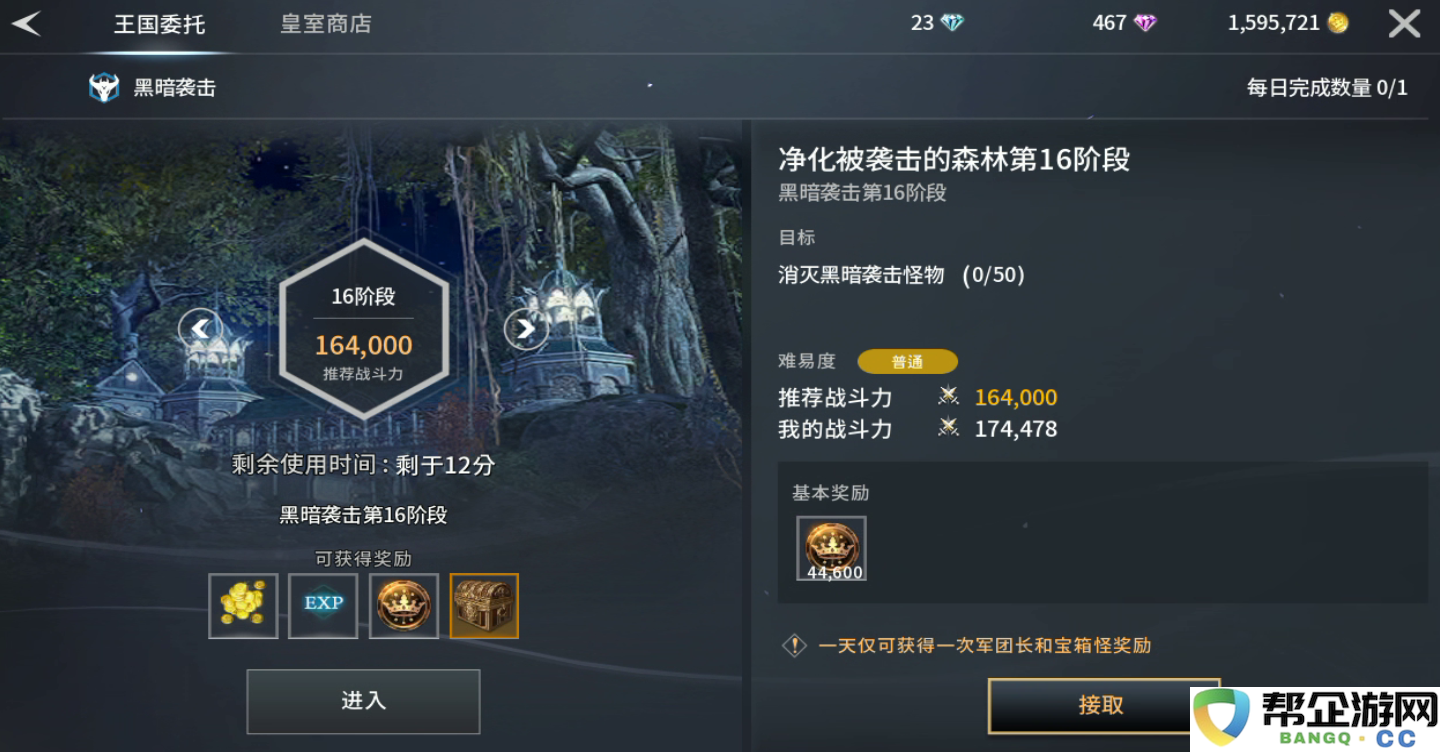This screenshot has width=1440, height=752.
Task: Select the crown coin reward icon
Action: click(x=403, y=606)
